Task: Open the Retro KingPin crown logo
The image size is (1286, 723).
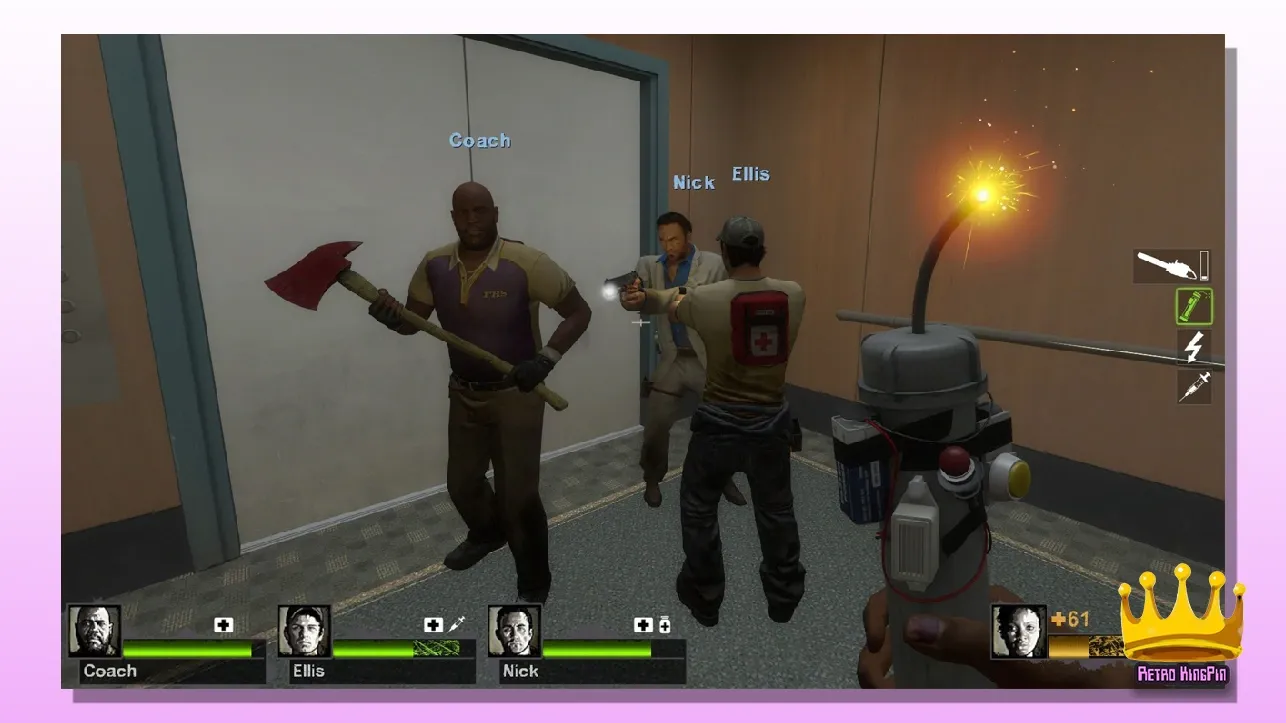Action: click(1182, 625)
